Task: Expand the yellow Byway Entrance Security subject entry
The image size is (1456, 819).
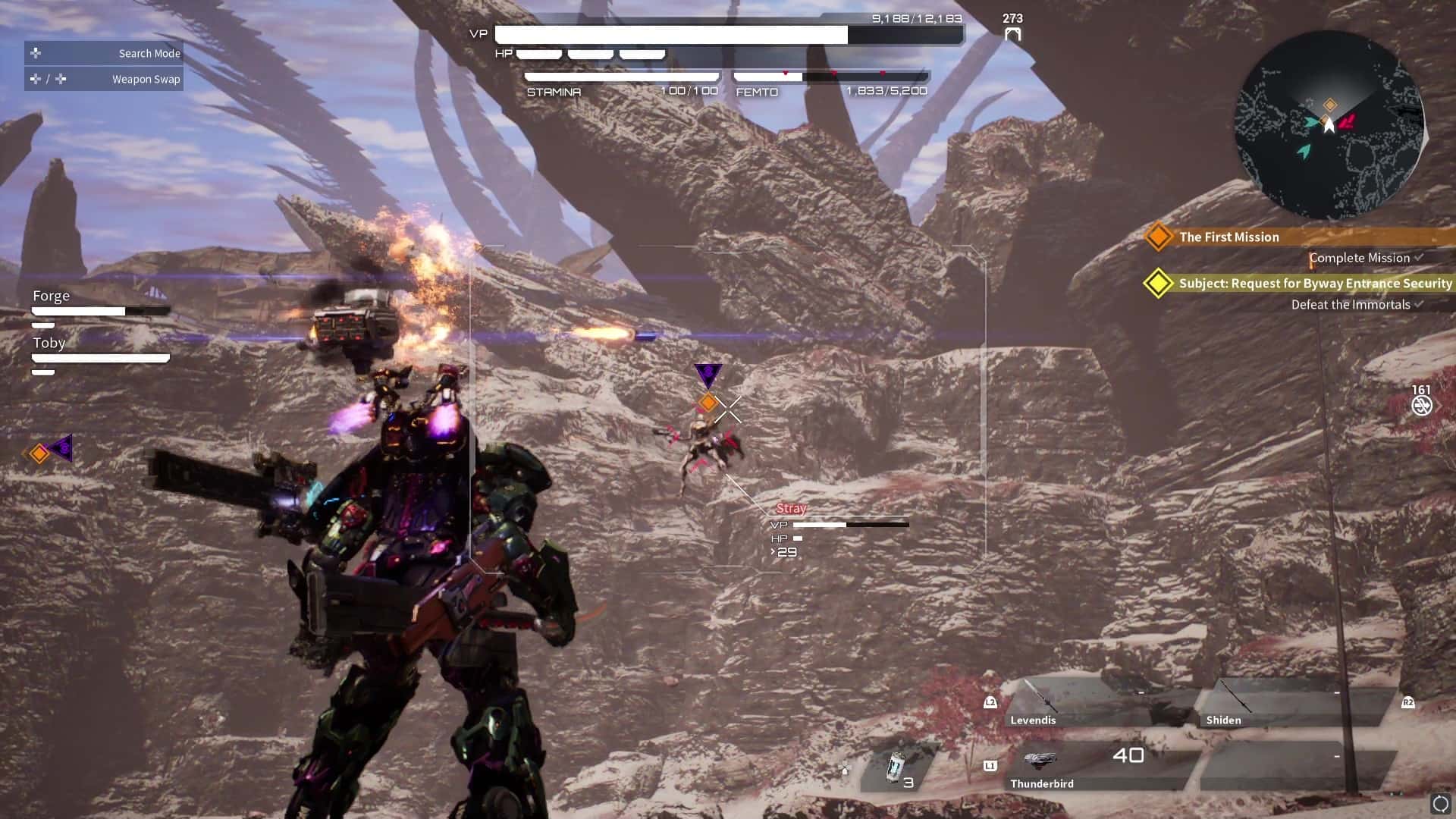Action: pos(1158,283)
